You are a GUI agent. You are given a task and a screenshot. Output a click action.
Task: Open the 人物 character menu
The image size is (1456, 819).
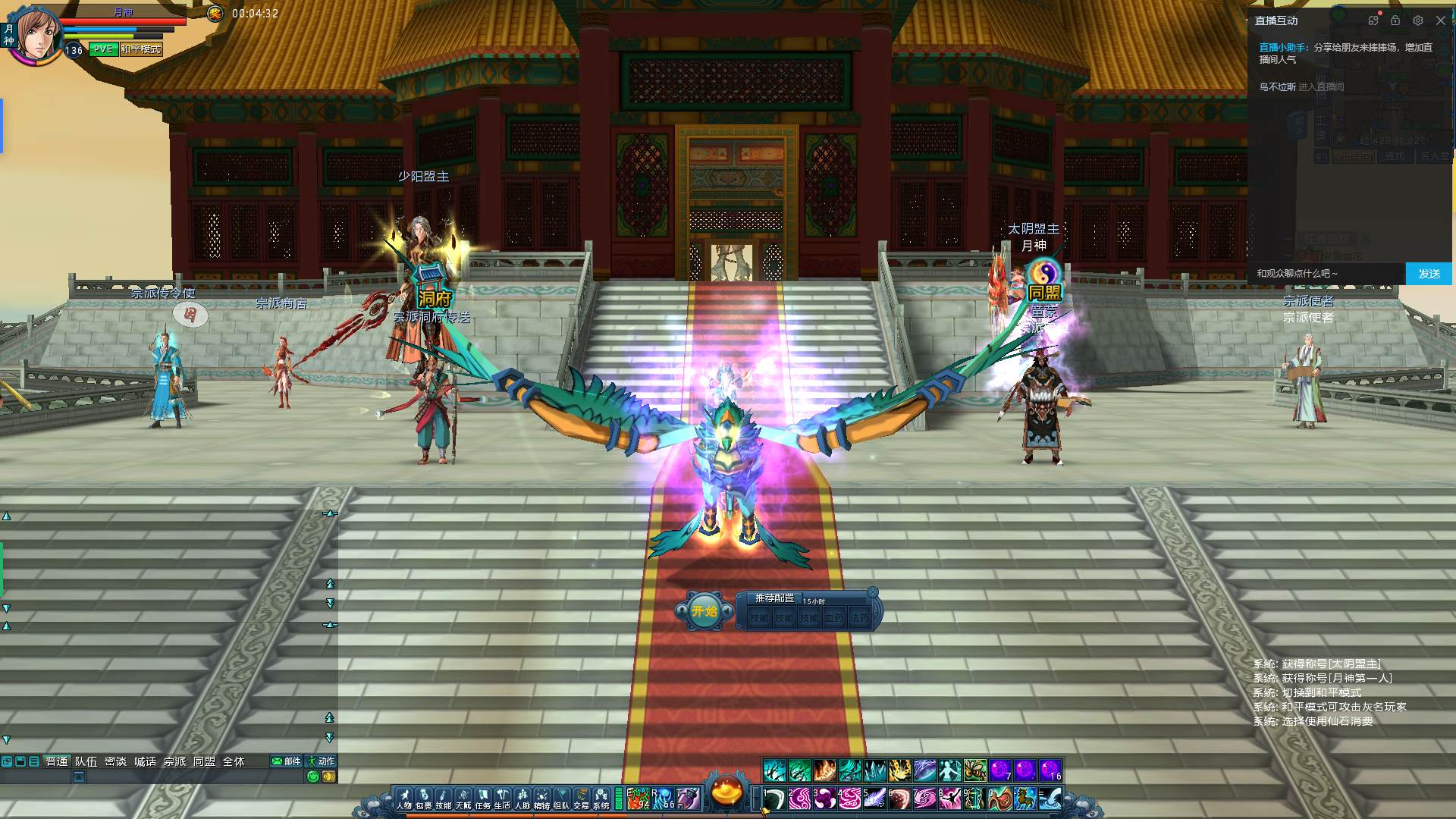point(404,799)
